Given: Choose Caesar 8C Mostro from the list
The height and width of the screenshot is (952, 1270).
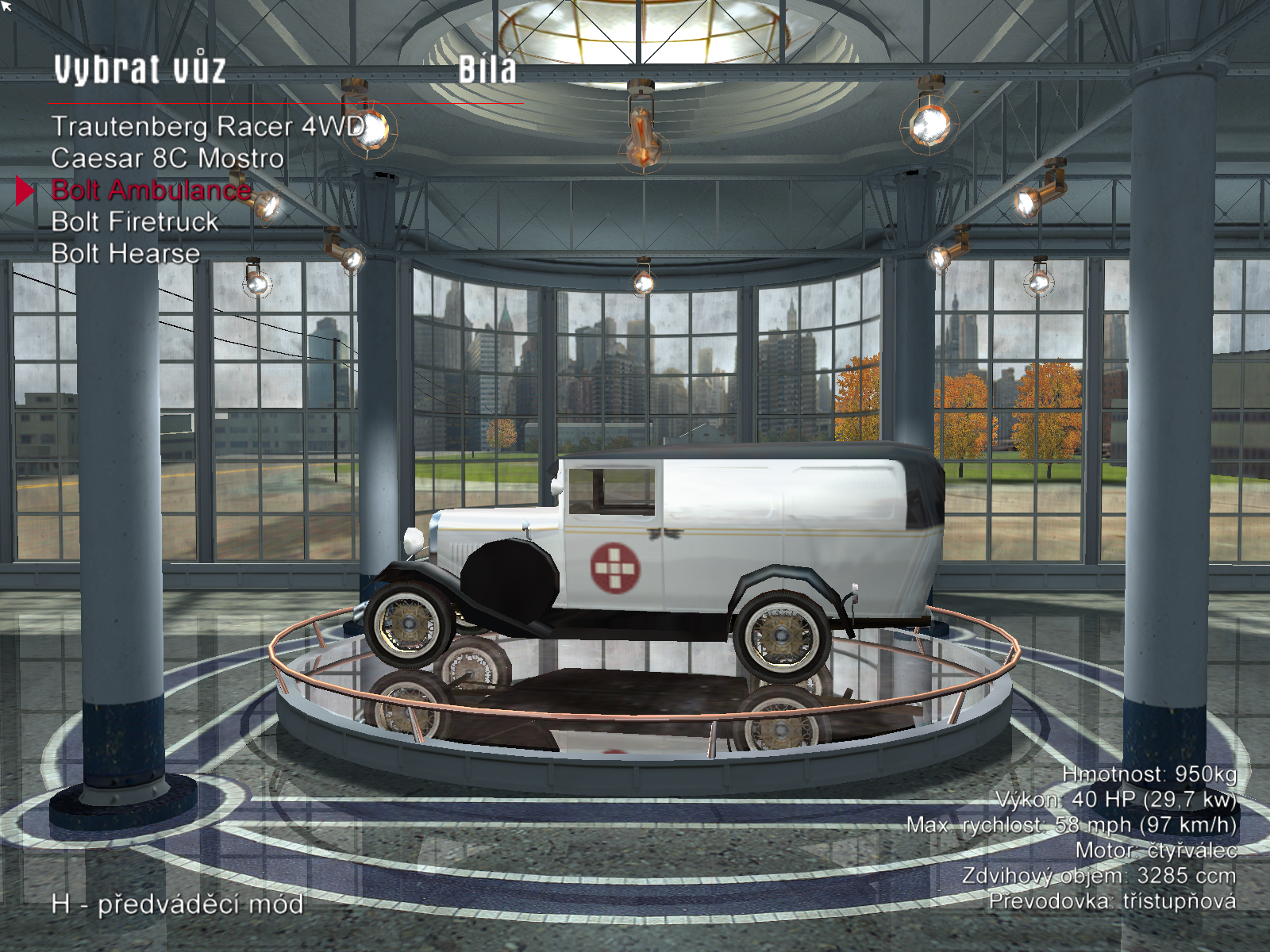Looking at the screenshot, I should [x=167, y=159].
